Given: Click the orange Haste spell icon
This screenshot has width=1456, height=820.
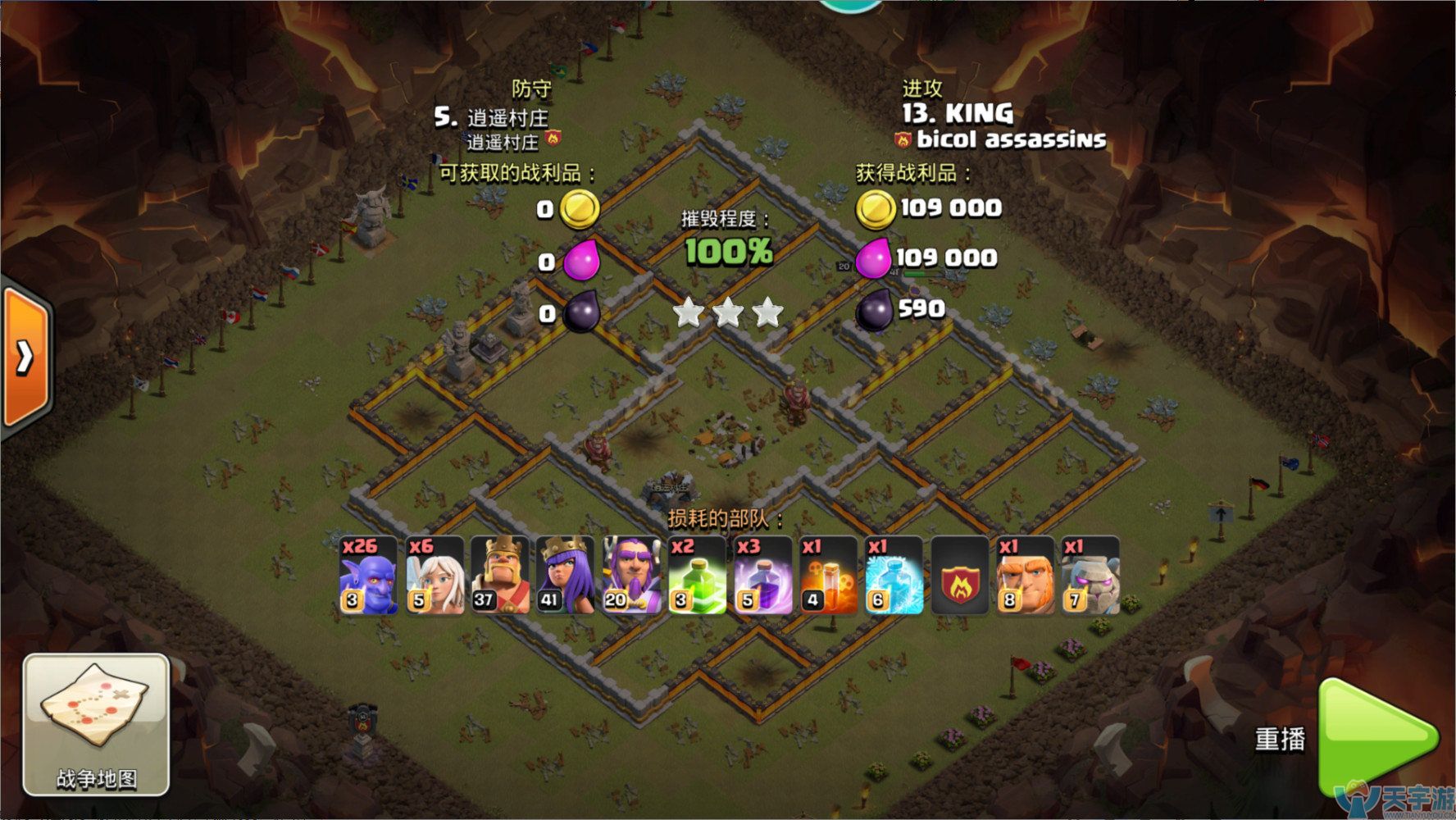Looking at the screenshot, I should (x=828, y=576).
